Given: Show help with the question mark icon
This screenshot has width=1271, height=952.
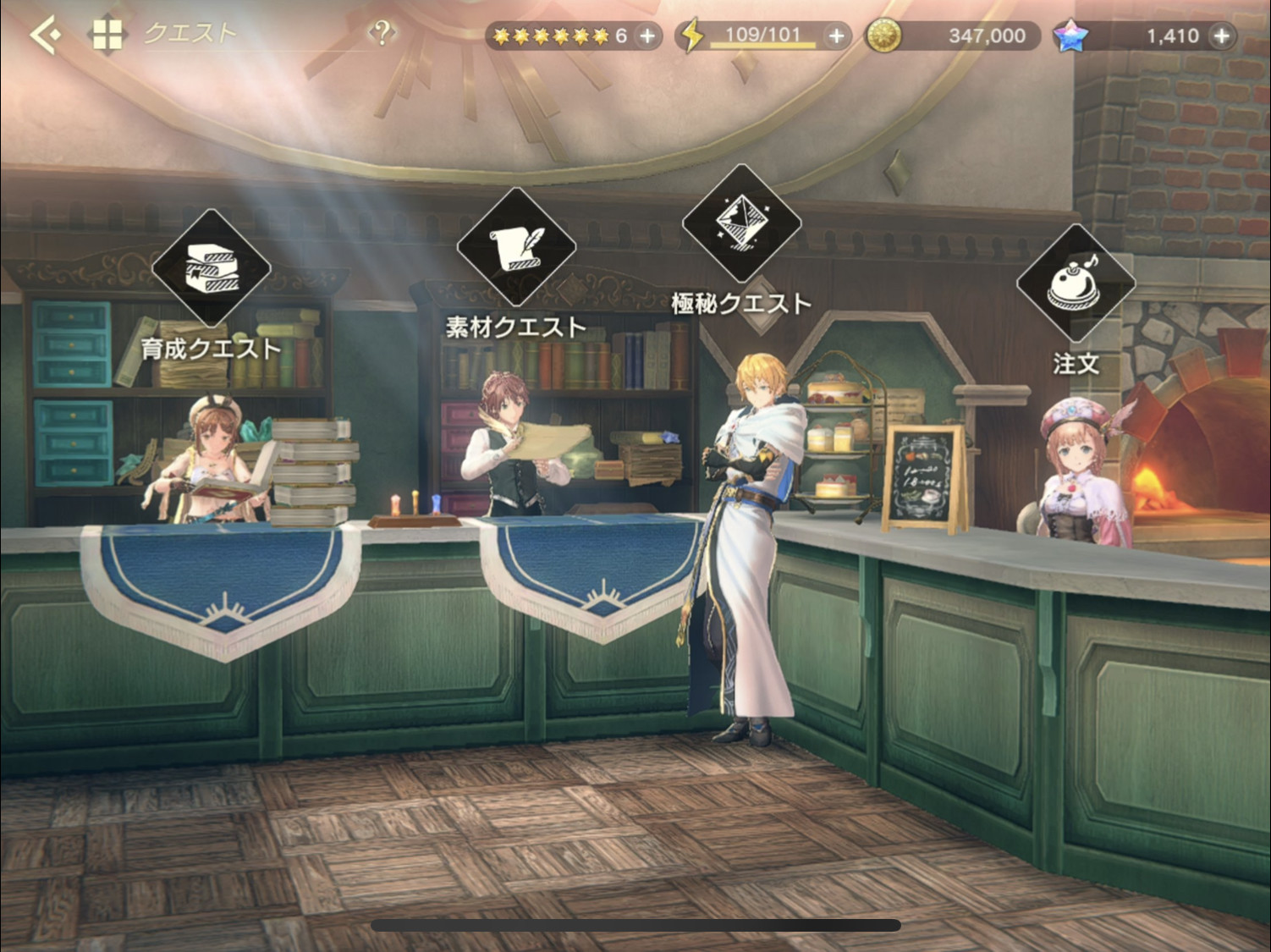Looking at the screenshot, I should point(382,34).
